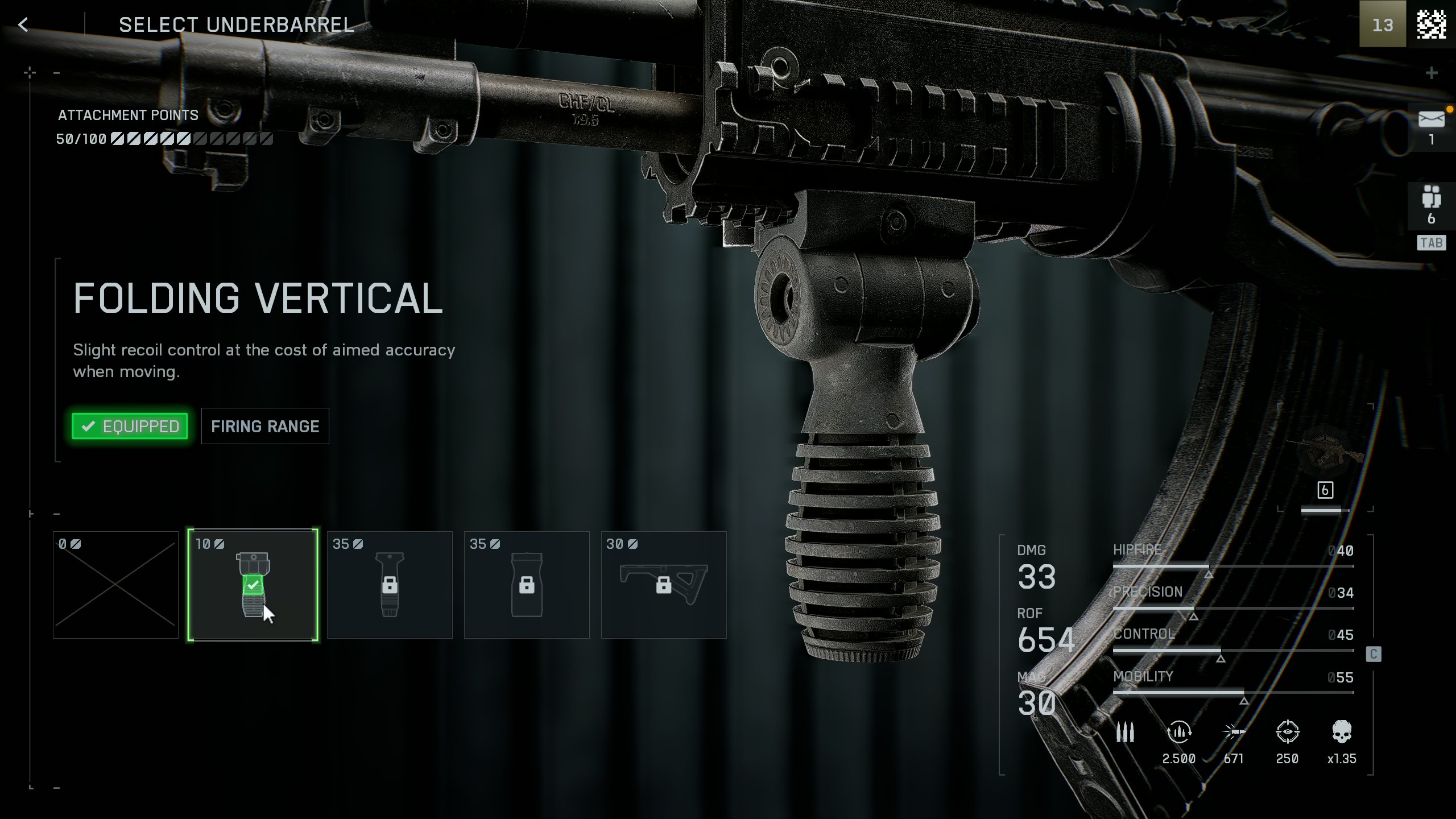Toggle the EQUIPPED state off
The width and height of the screenshot is (1456, 819).
pos(129,426)
